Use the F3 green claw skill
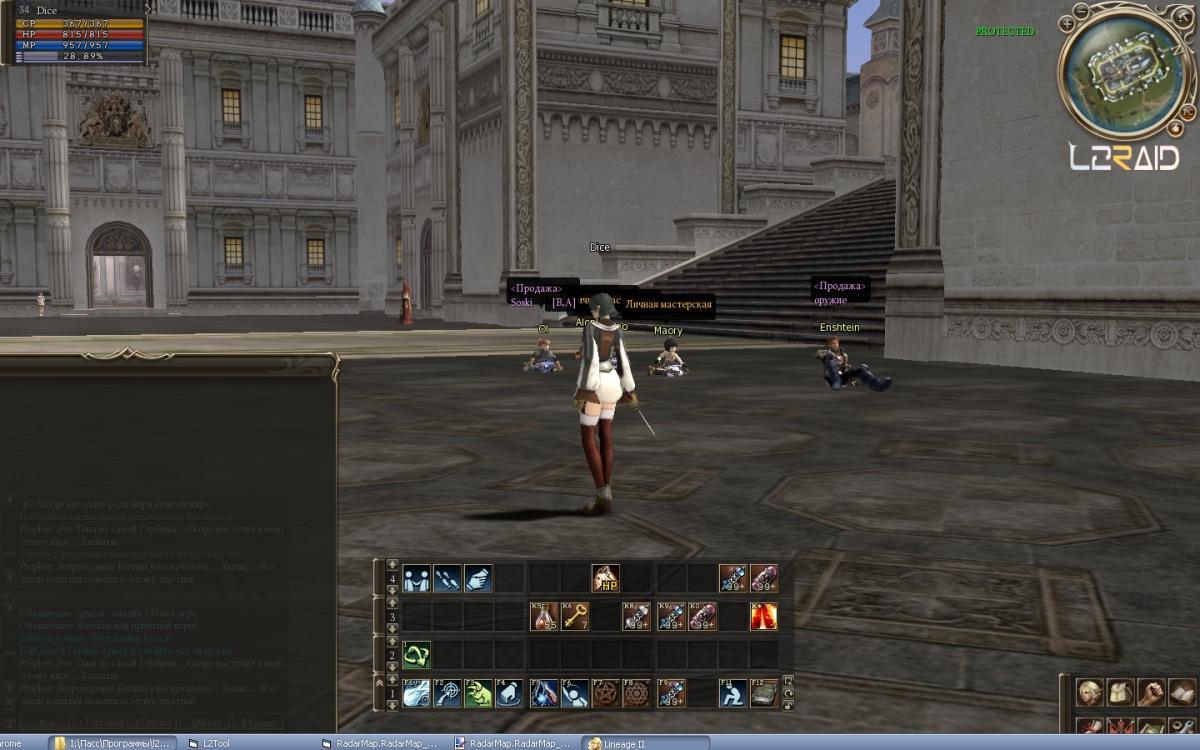The image size is (1200, 750). [479, 692]
